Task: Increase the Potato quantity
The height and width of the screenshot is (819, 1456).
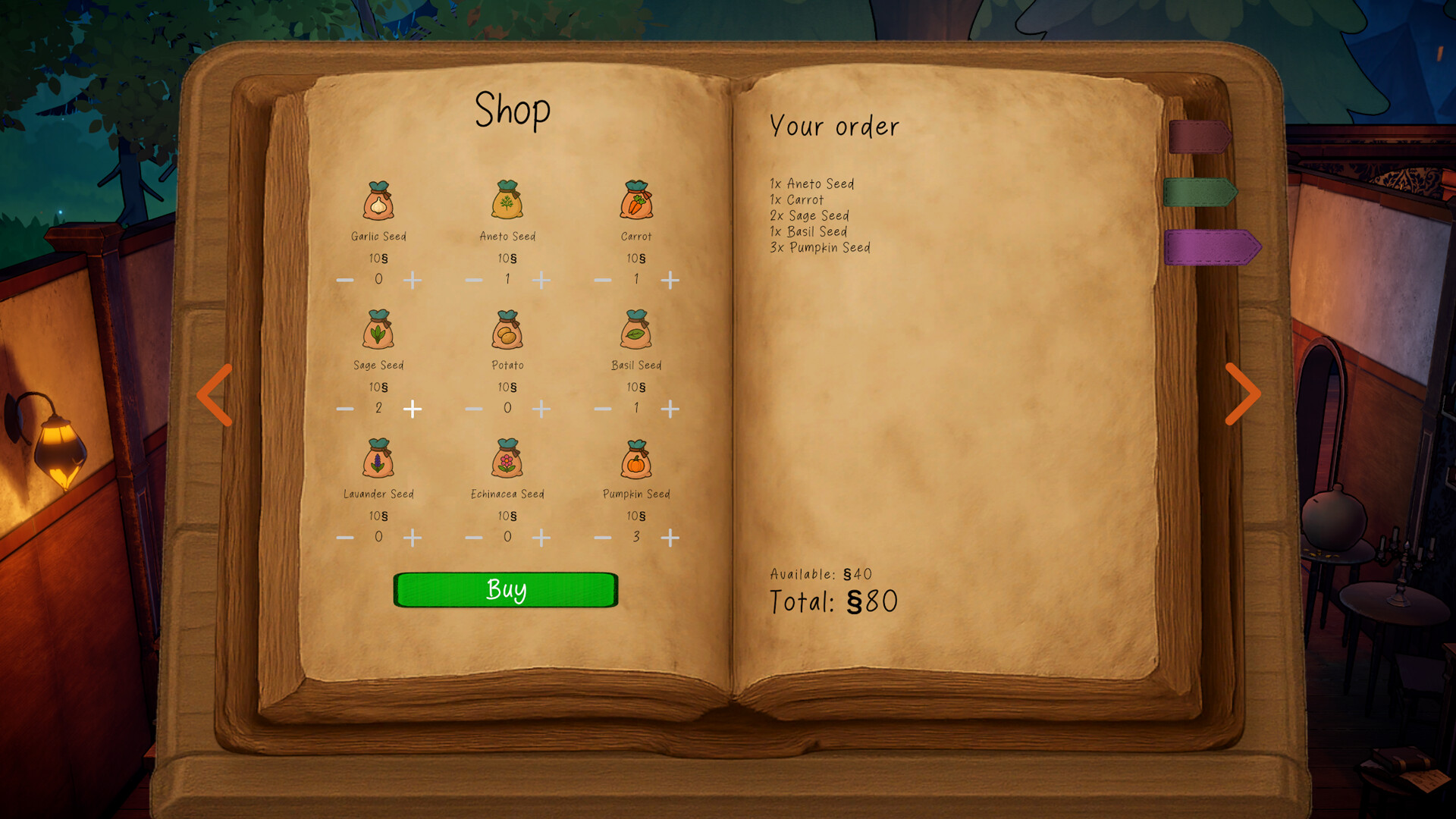Action: pos(541,409)
